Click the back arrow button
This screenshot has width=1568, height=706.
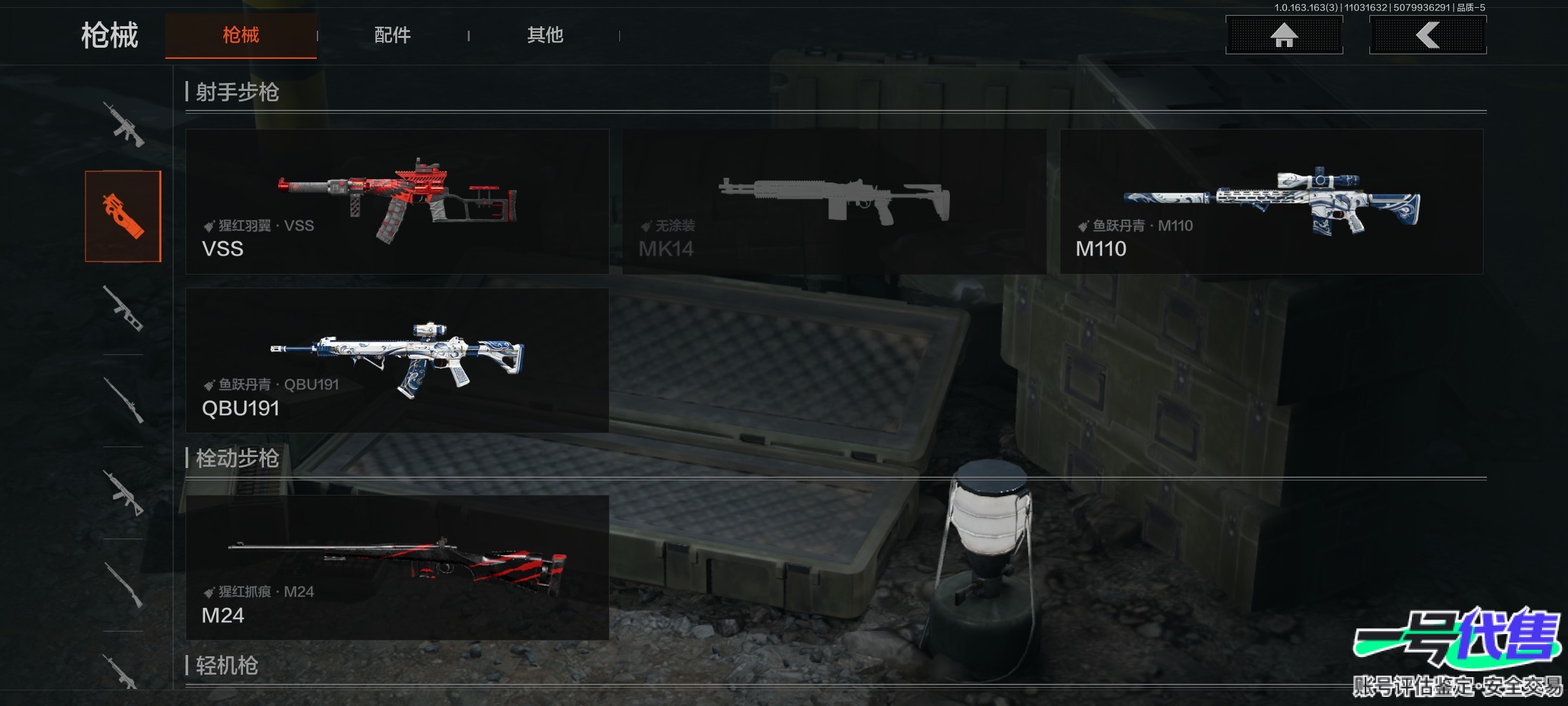coord(1428,35)
